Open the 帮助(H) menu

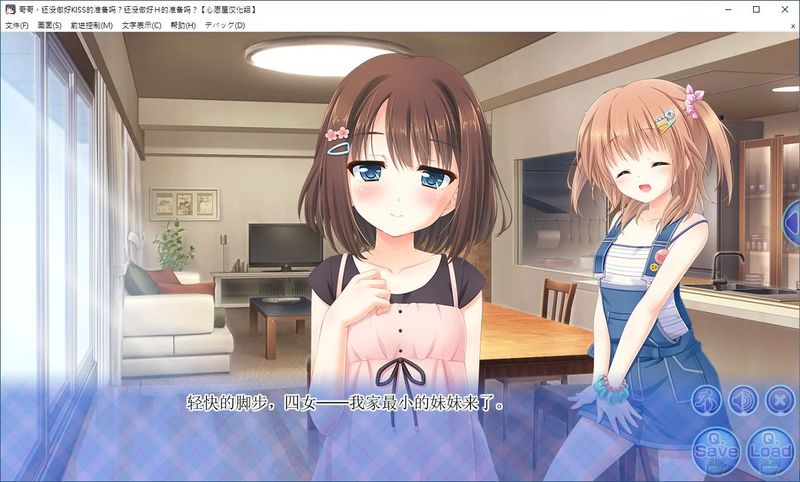183,25
